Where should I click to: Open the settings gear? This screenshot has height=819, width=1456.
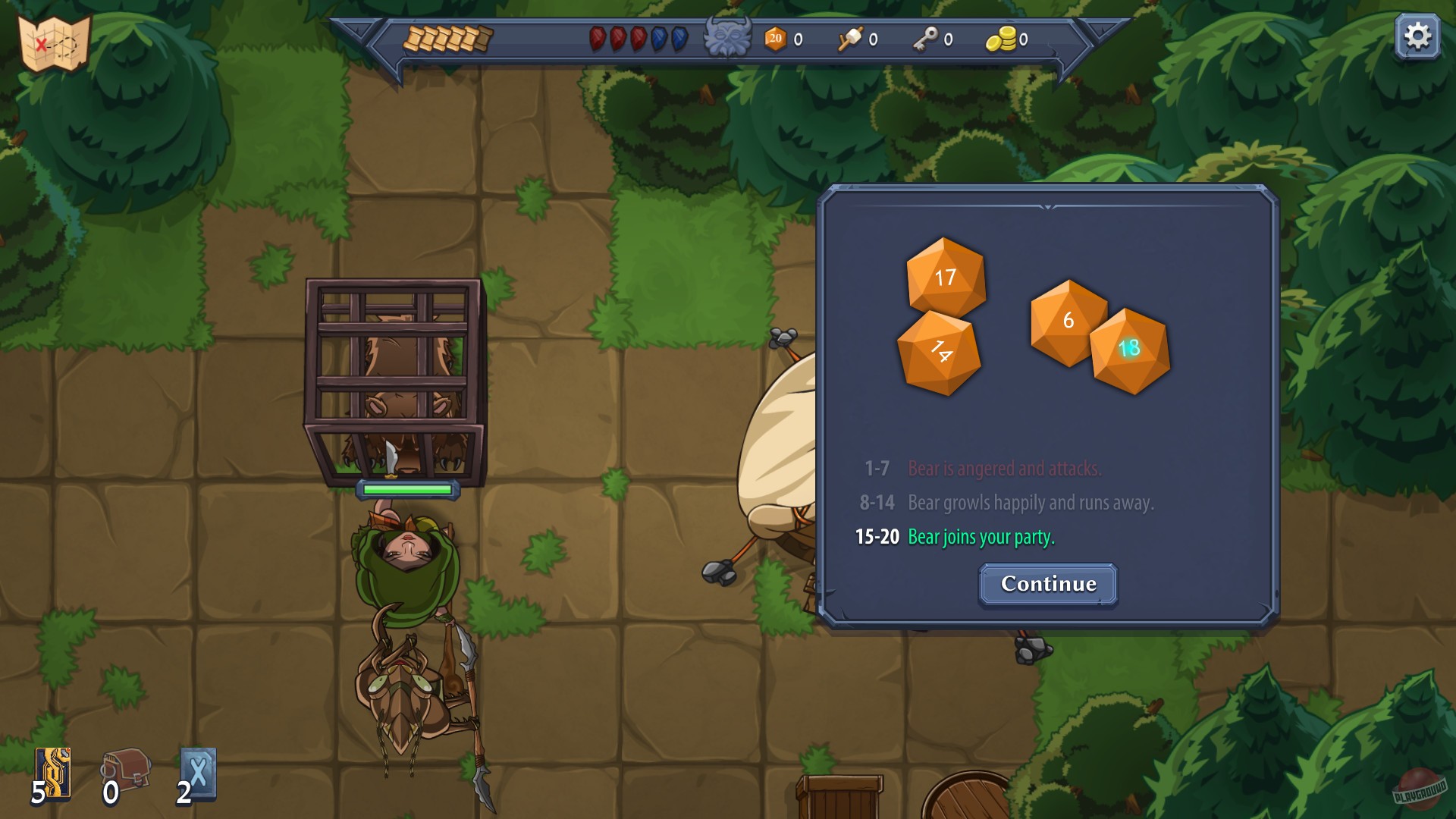(1416, 34)
